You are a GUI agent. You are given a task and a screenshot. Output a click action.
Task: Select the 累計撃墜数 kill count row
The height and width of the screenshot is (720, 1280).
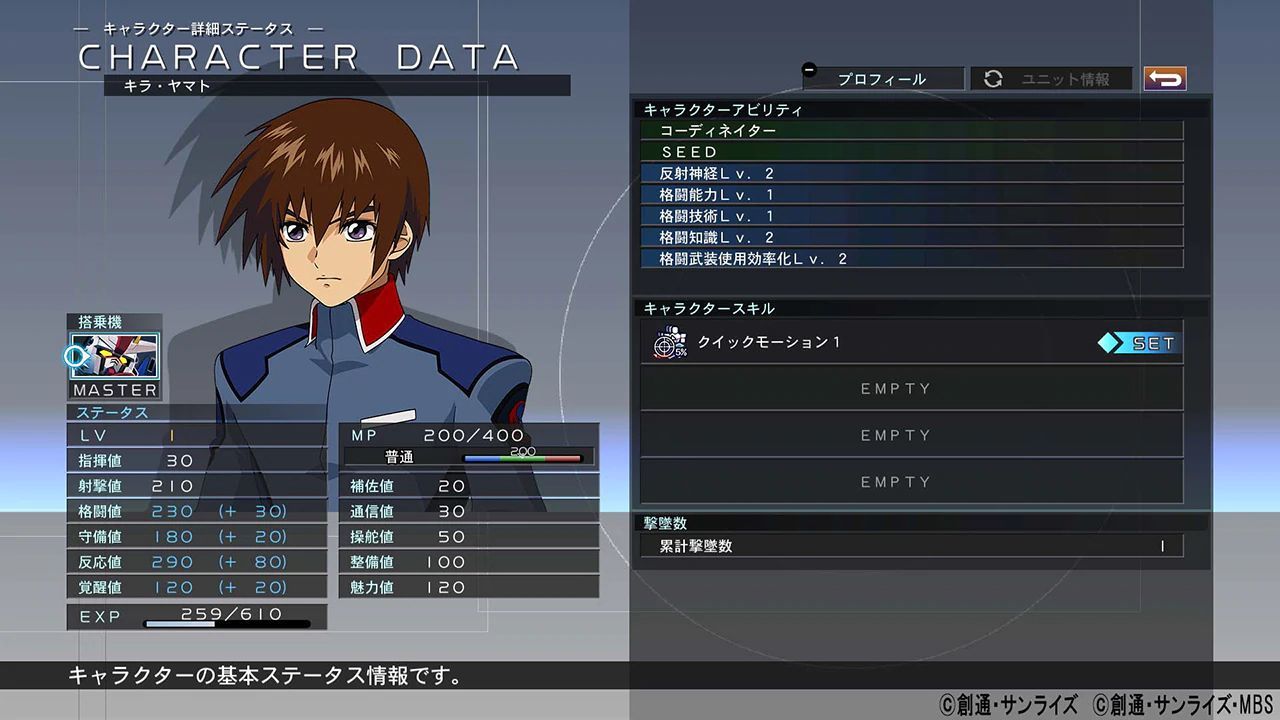point(910,546)
